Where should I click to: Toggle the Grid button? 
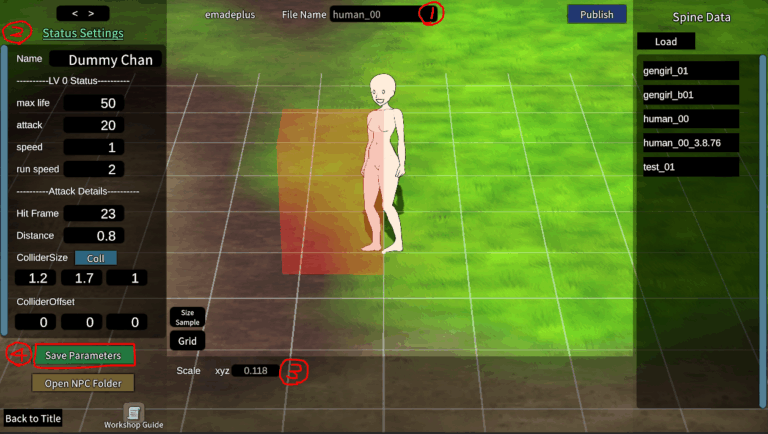(187, 341)
